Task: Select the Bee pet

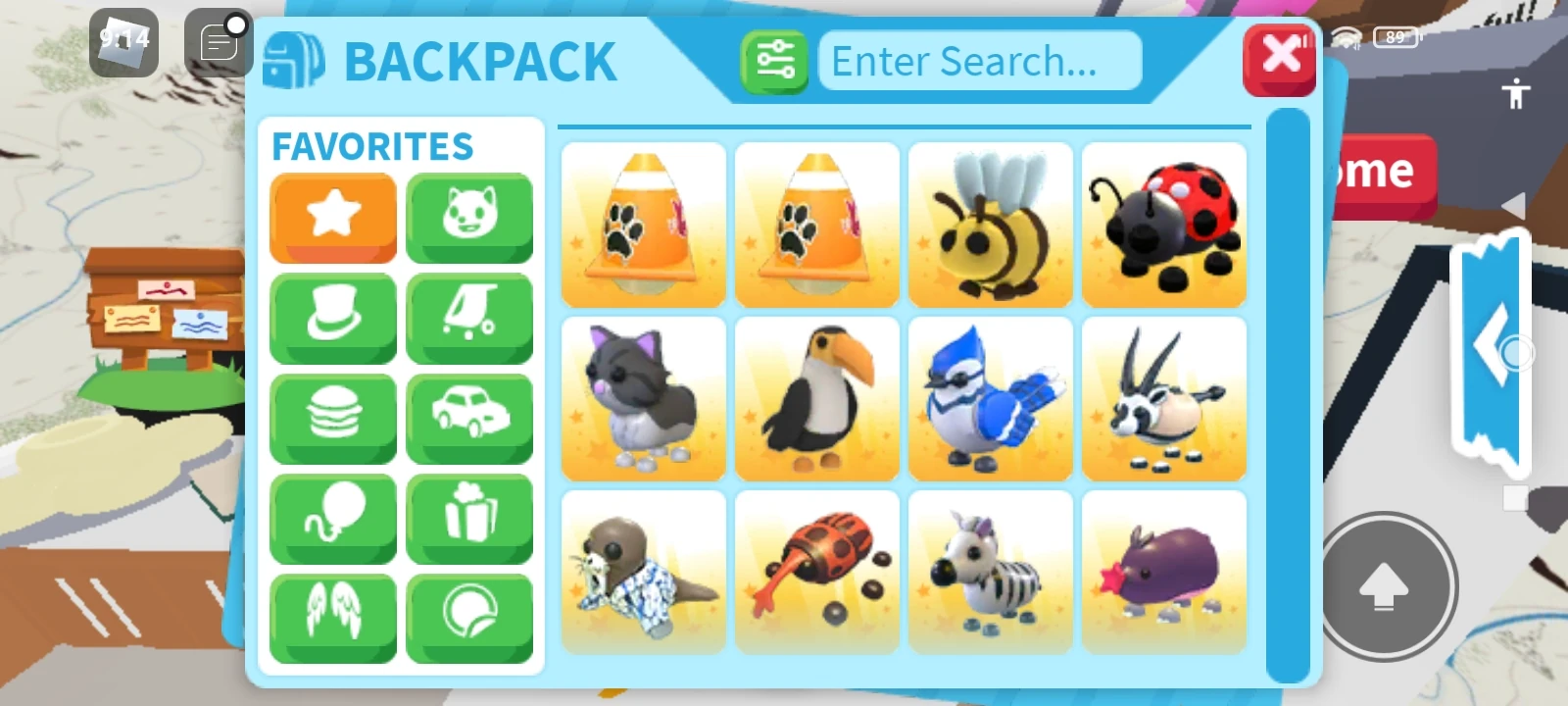Action: click(990, 225)
